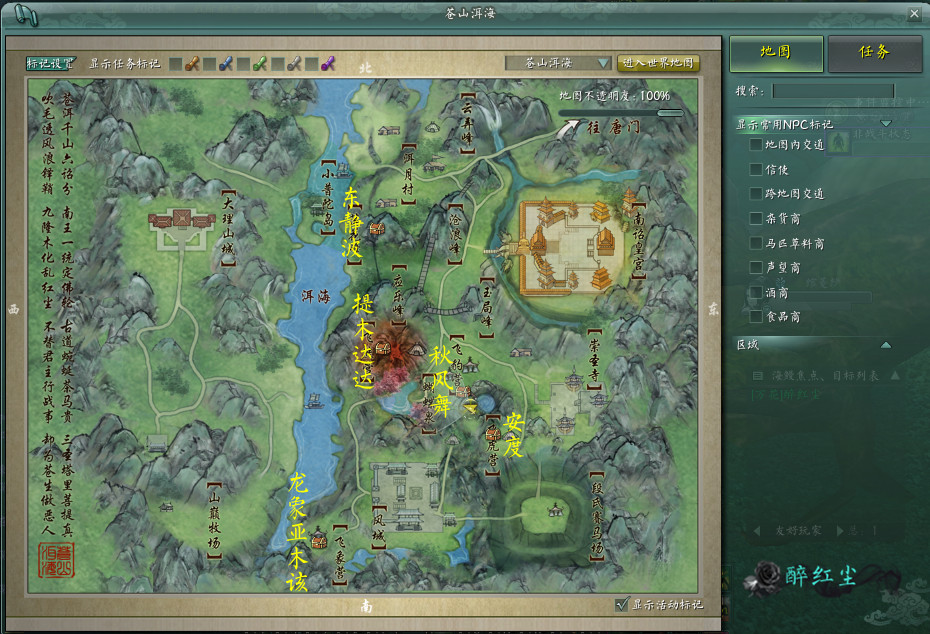Tick the 食品商 checkbox
The image size is (930, 634).
(757, 316)
